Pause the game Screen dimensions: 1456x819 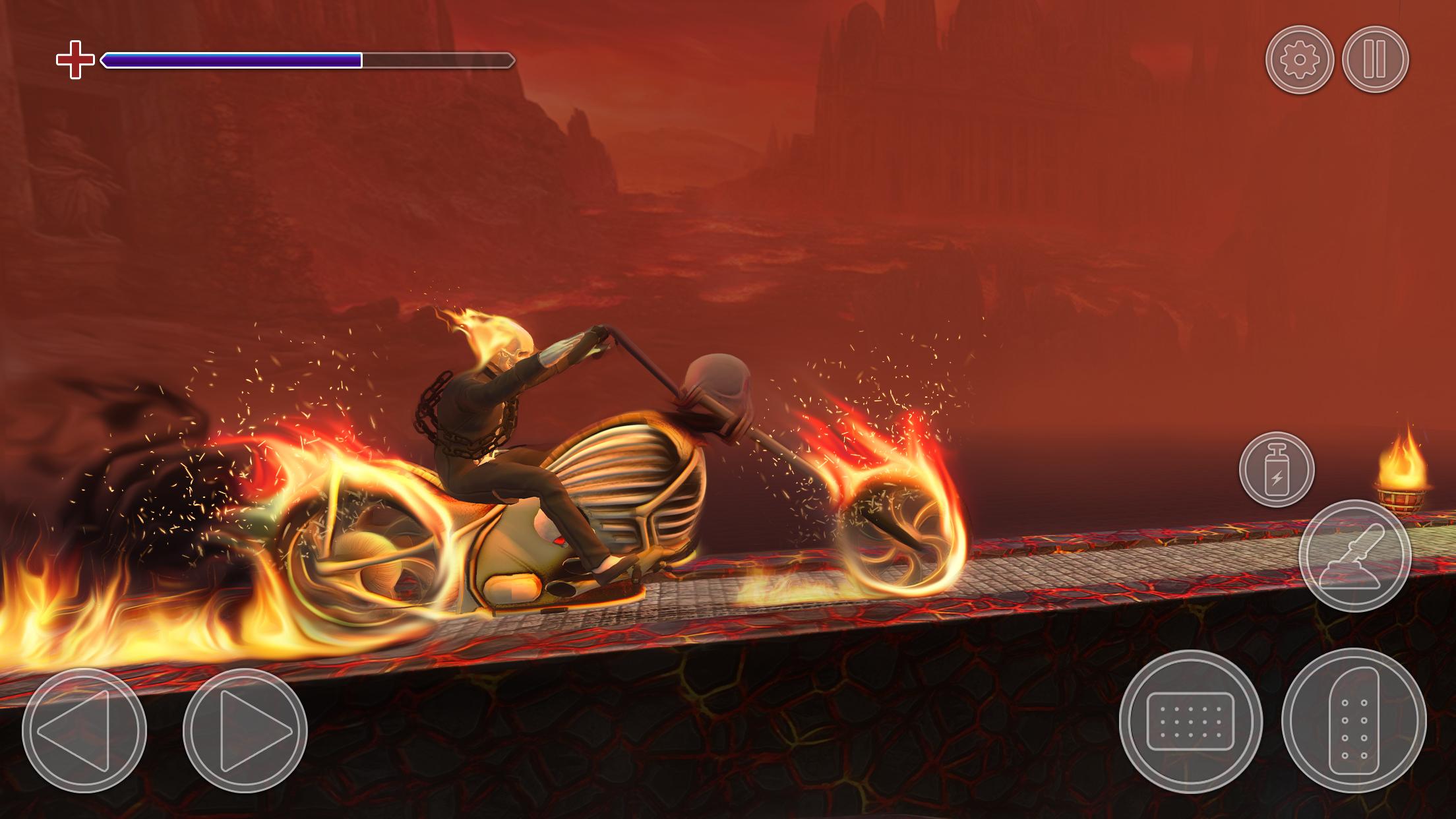(1375, 60)
